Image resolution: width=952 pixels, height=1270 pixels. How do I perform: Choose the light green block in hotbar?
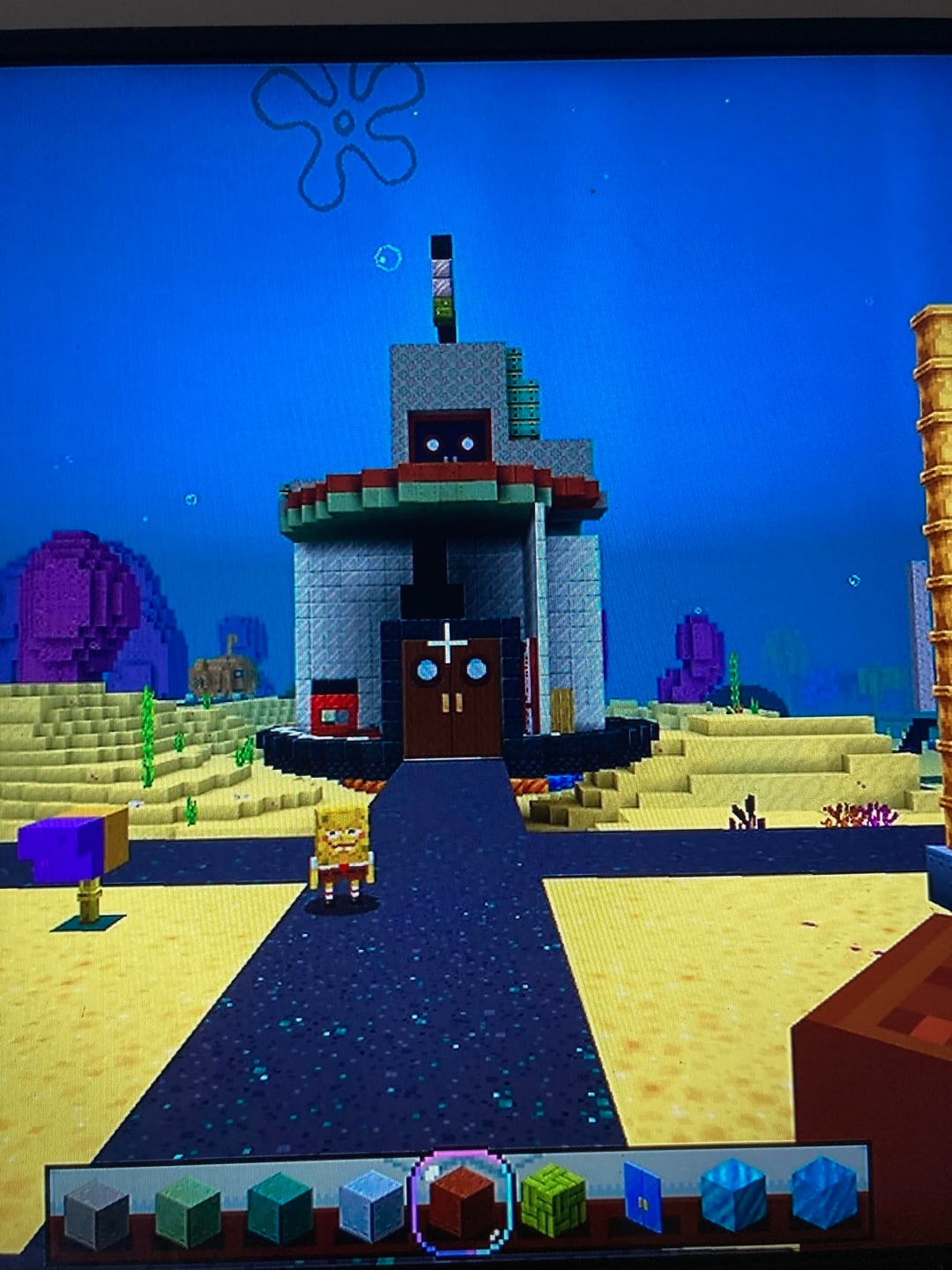coord(188,1211)
